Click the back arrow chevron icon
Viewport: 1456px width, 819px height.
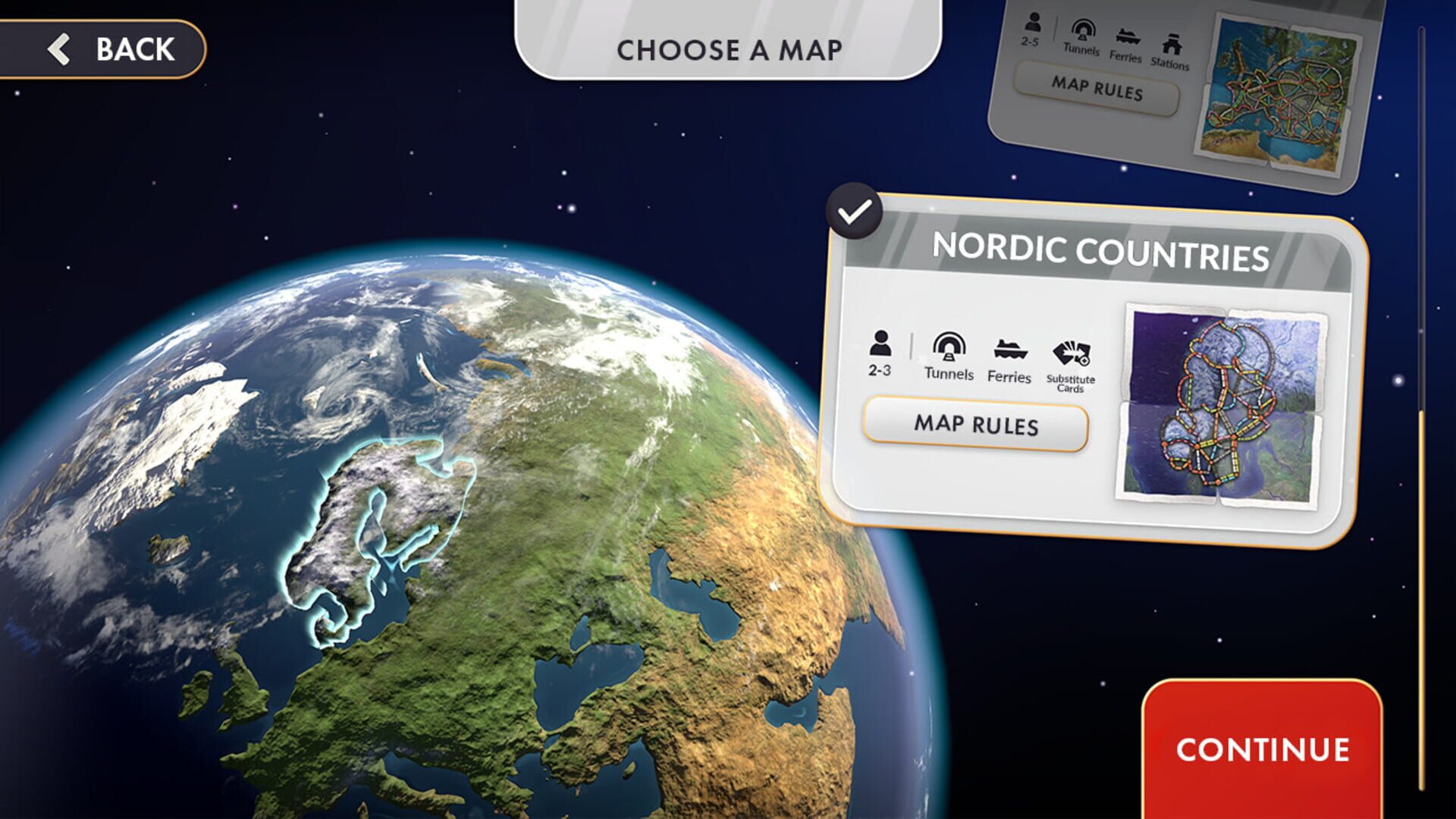coord(59,50)
